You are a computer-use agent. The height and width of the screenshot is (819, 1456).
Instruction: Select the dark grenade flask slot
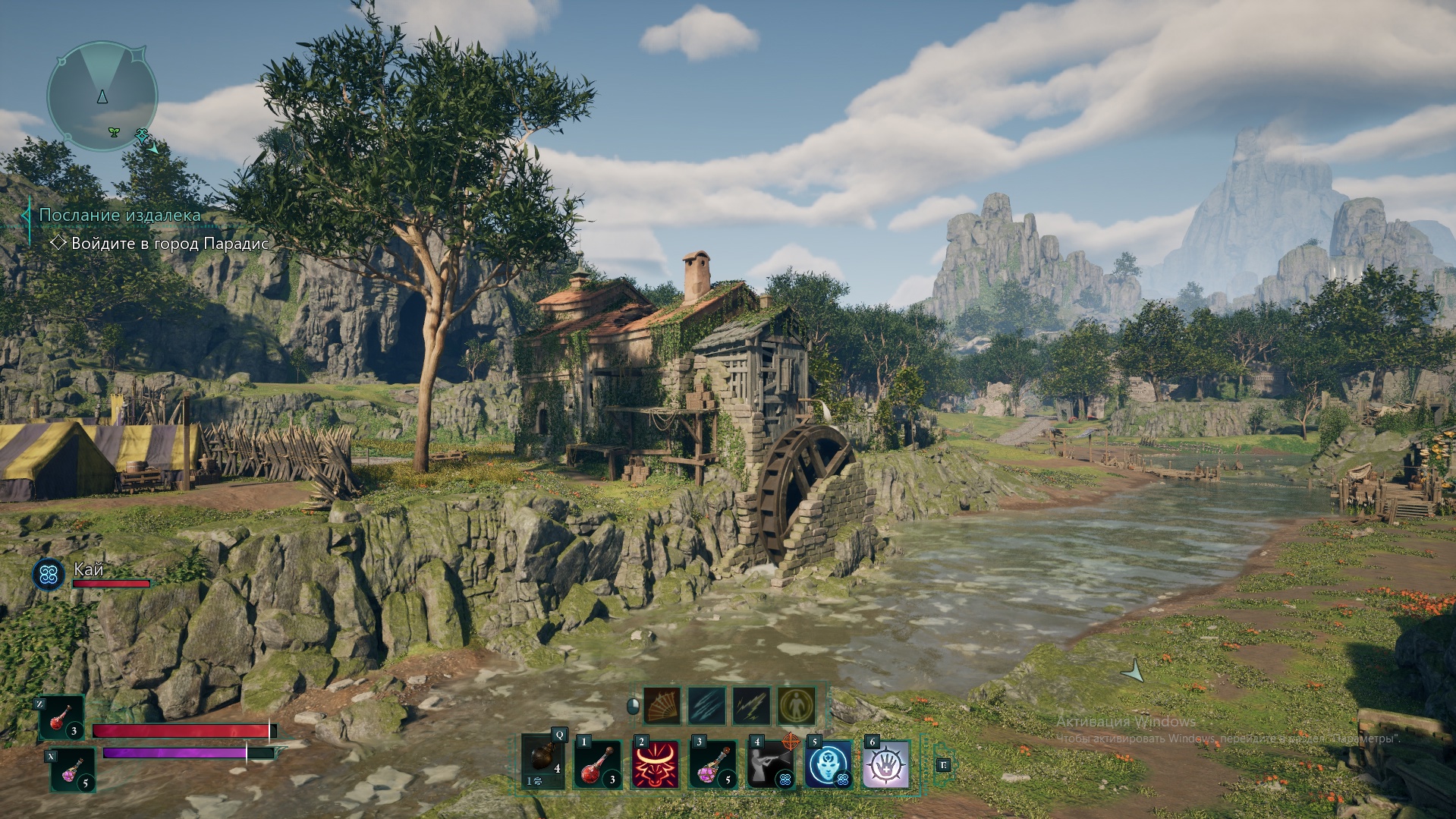tap(543, 762)
